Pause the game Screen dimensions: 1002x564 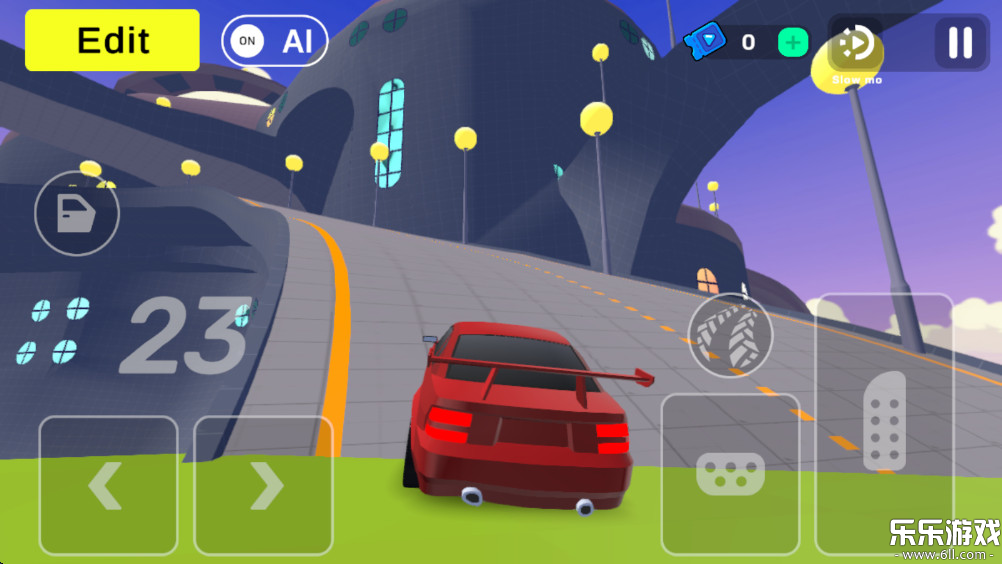point(960,42)
